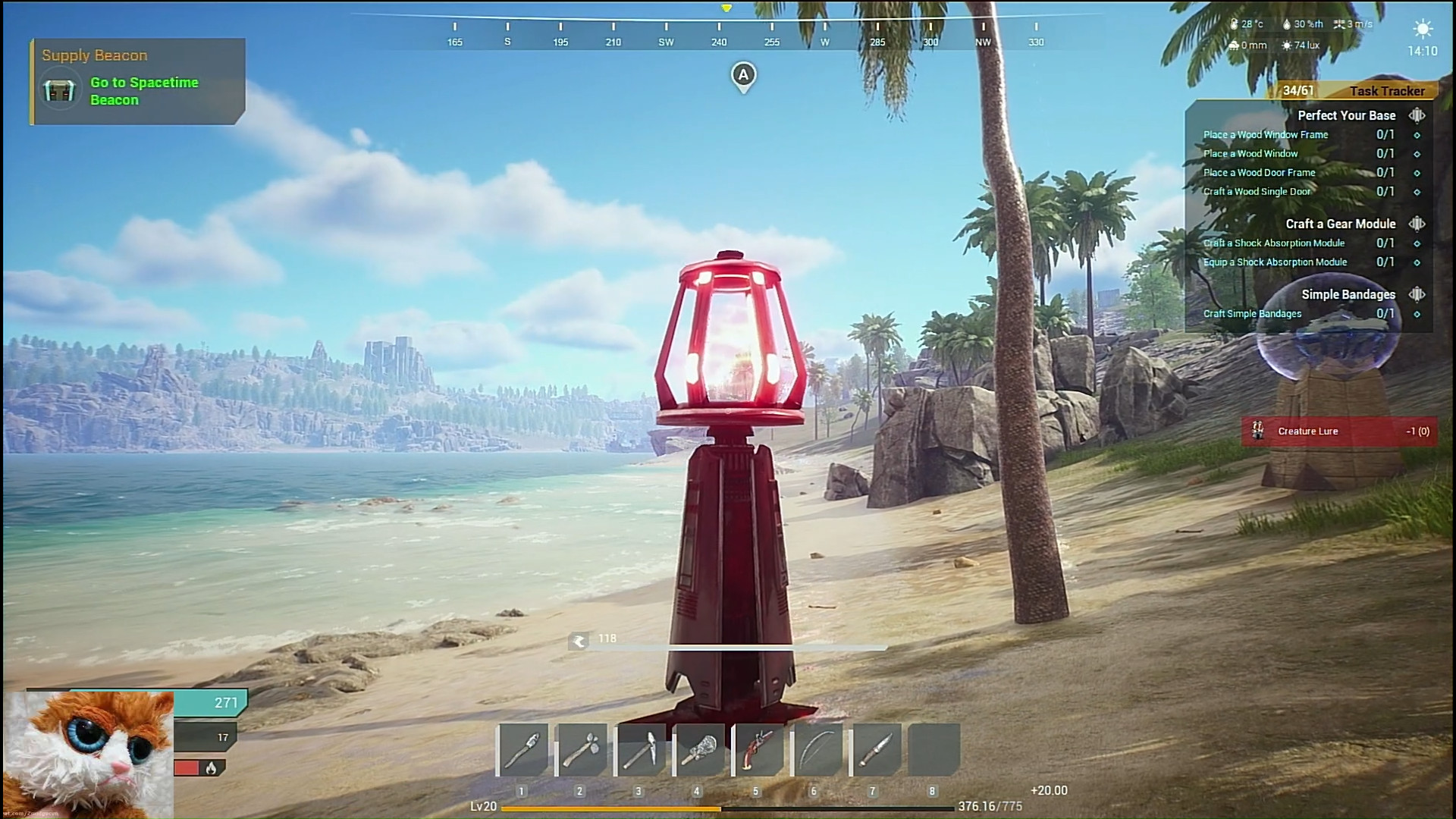The image size is (1456, 819).
Task: Click the Creature Lure notification
Action: (x=1338, y=431)
